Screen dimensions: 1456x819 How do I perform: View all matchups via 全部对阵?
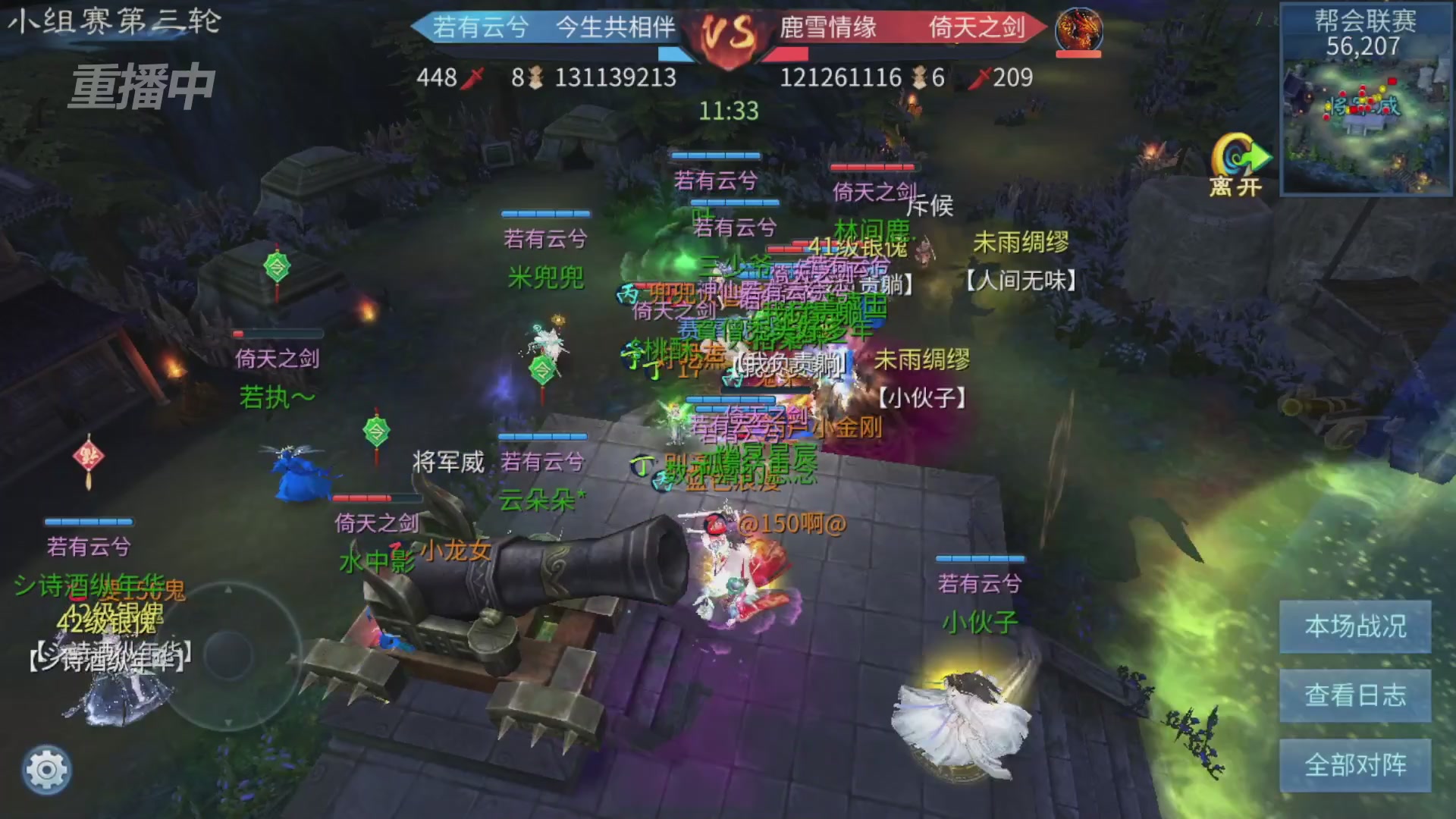pyautogui.click(x=1355, y=764)
